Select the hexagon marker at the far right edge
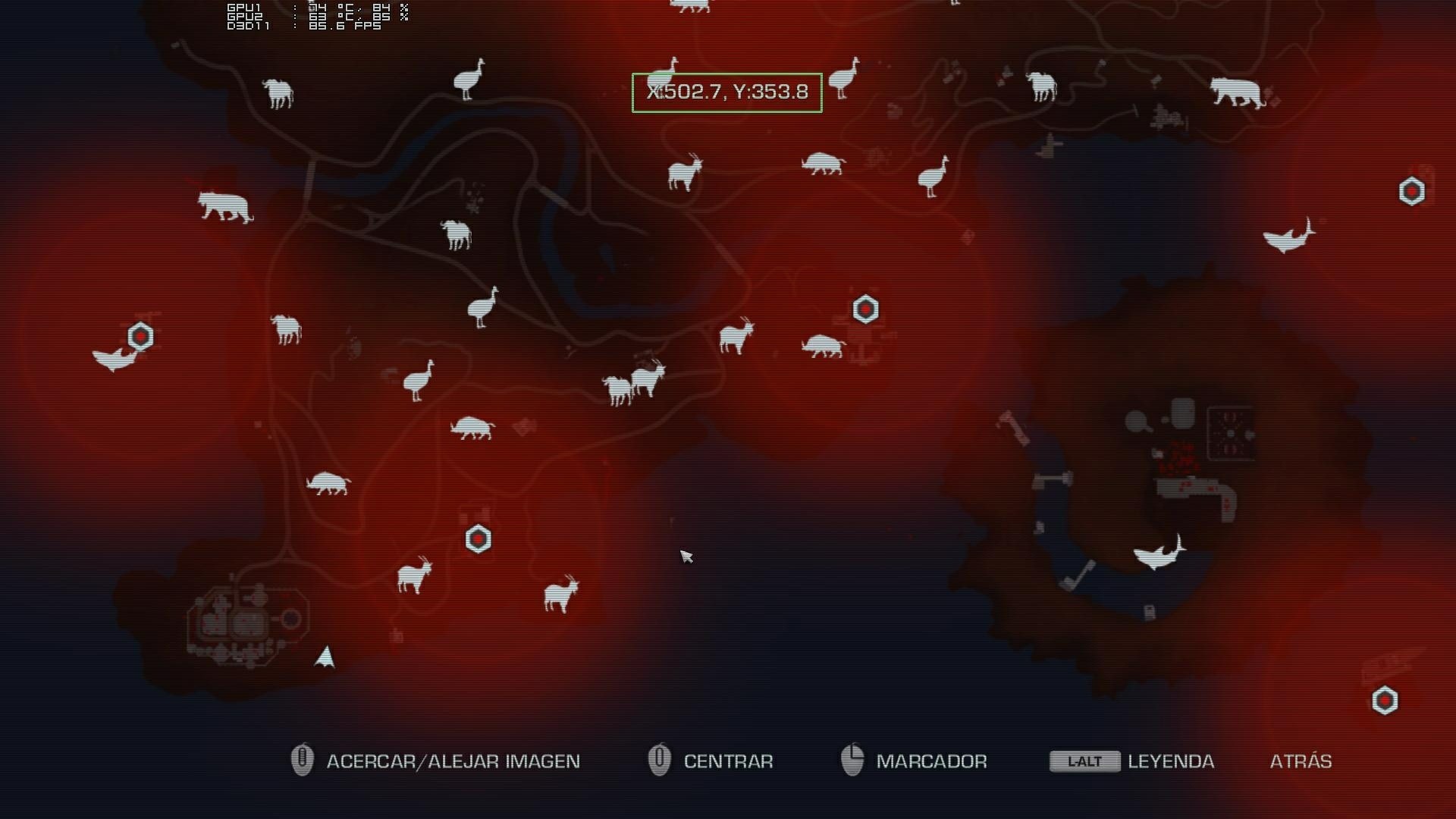 (x=1412, y=192)
